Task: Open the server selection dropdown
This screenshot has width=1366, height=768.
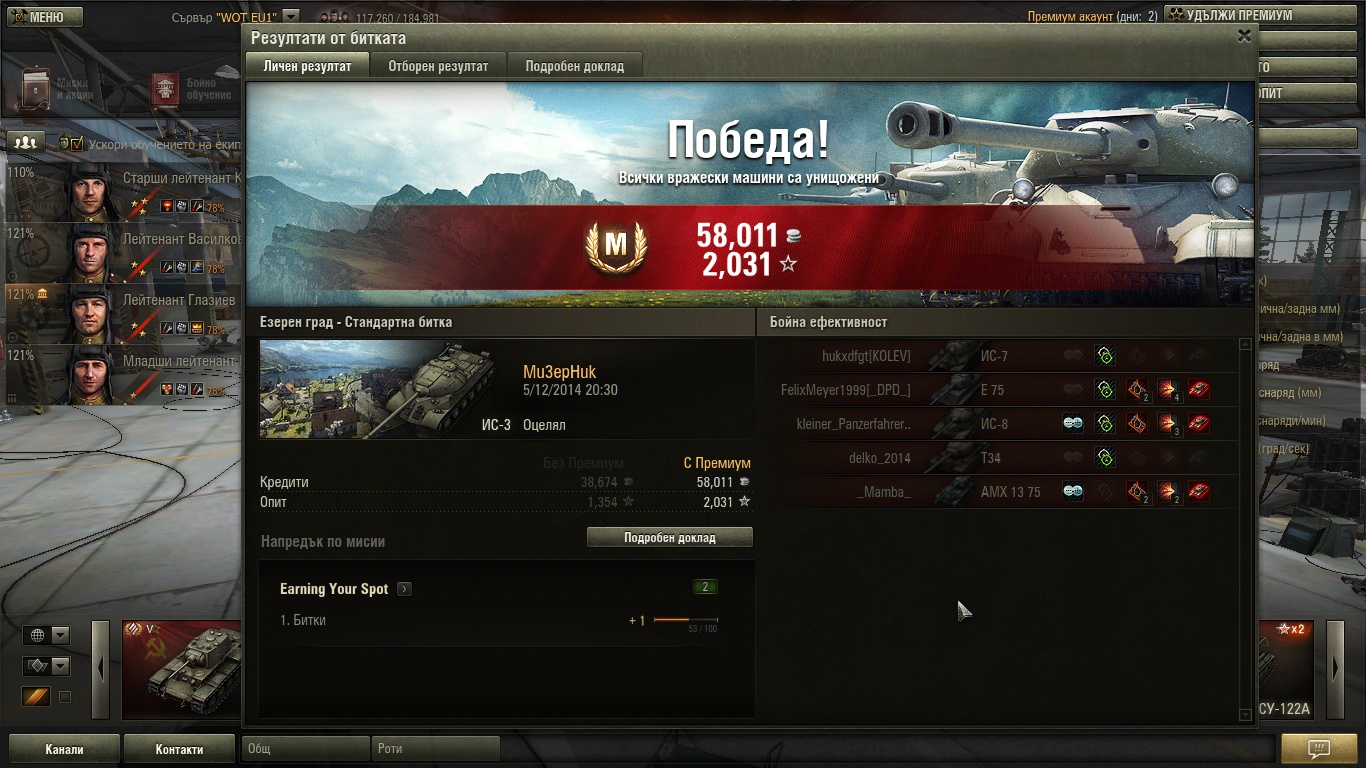Action: point(290,16)
